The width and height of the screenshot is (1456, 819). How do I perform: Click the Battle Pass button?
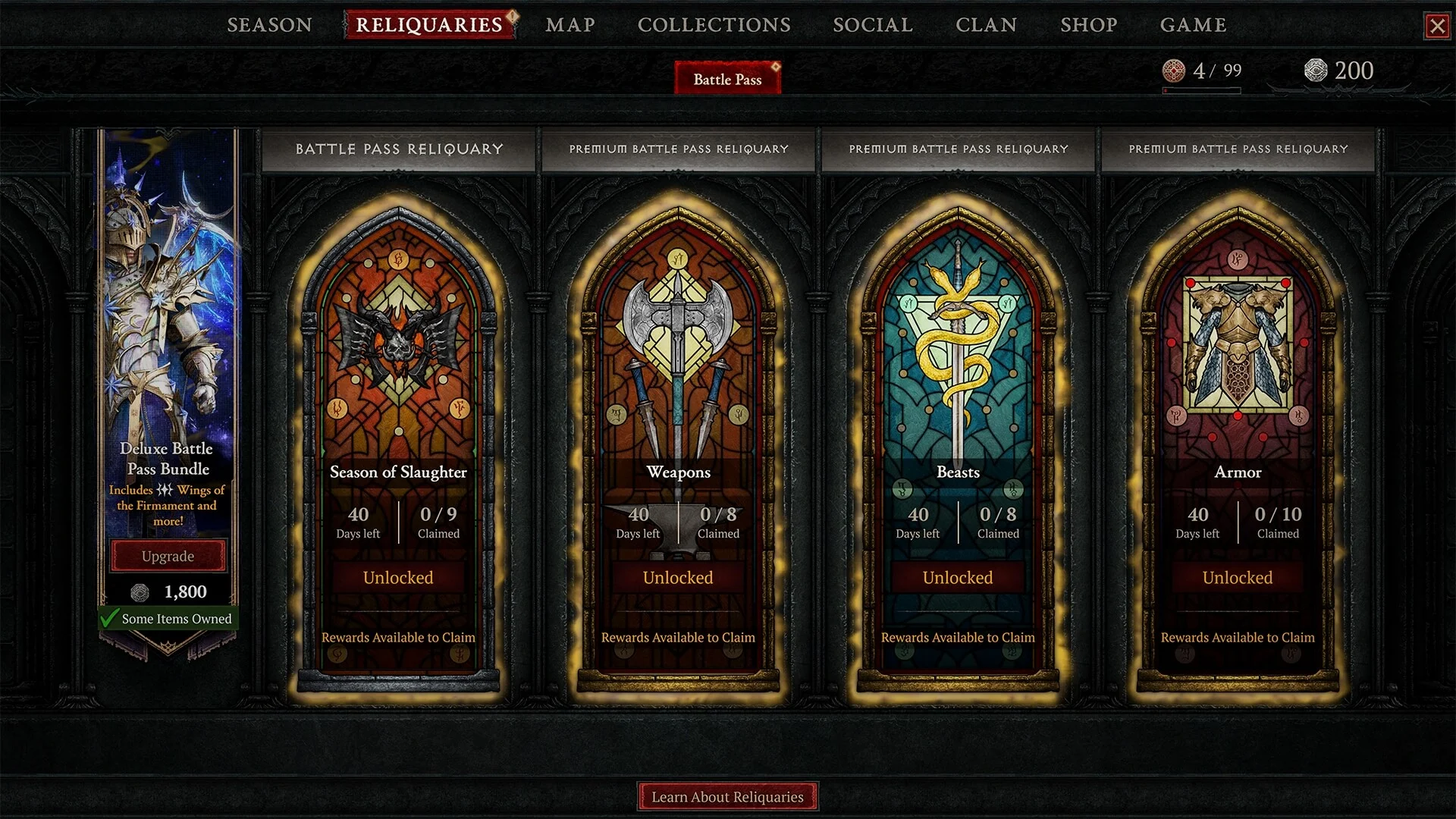727,79
